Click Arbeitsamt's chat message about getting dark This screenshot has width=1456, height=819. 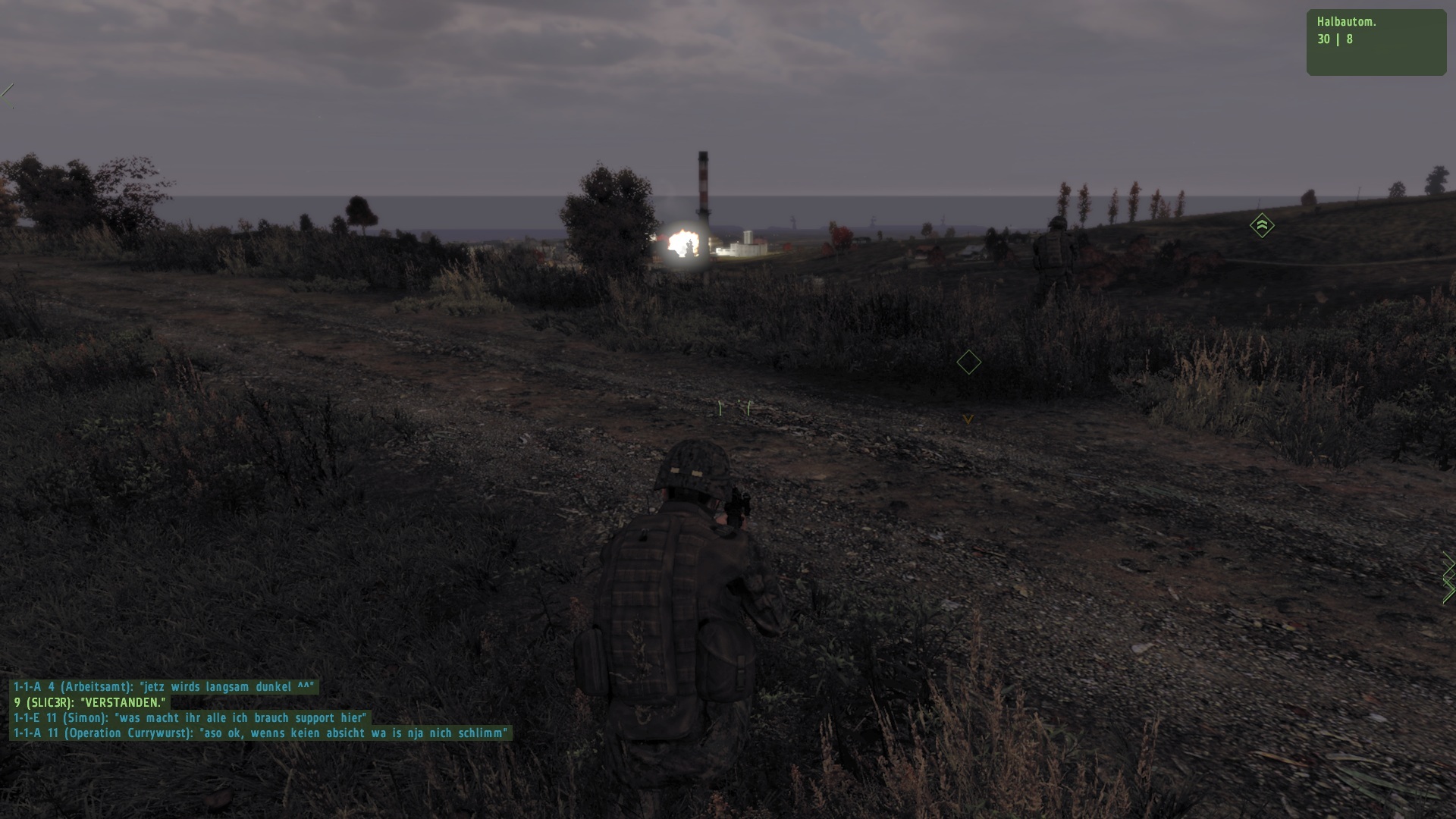(x=164, y=687)
